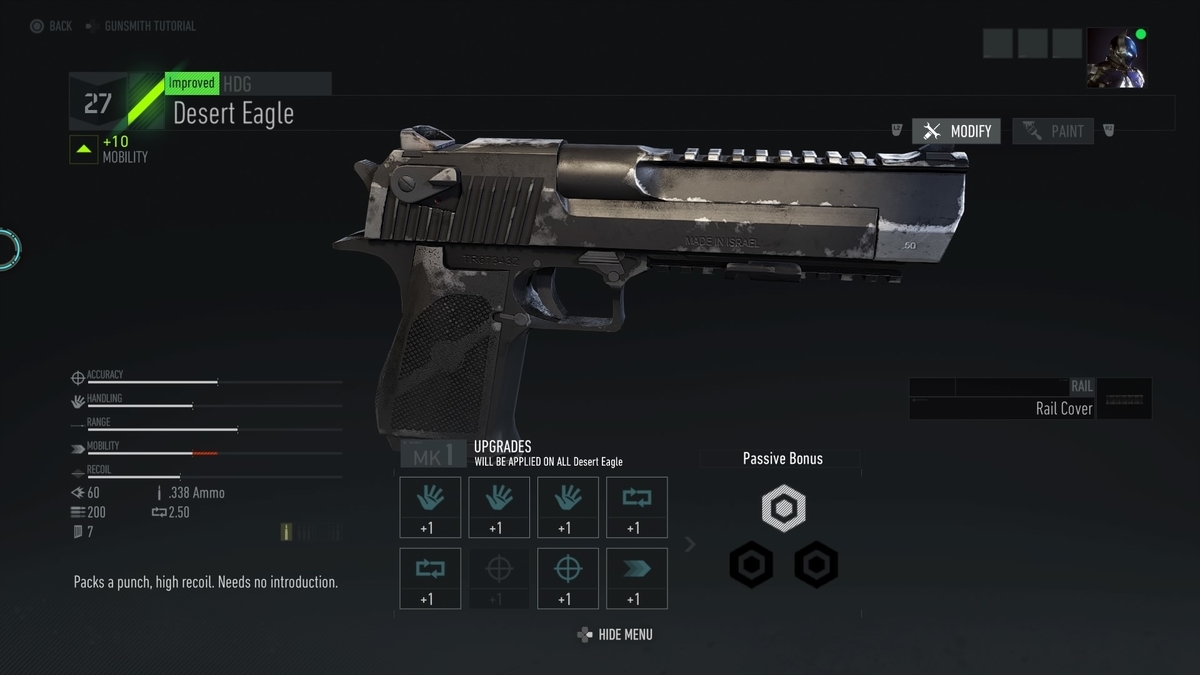The image size is (1200, 675).
Task: Open the player avatar portrait
Action: click(x=1116, y=58)
